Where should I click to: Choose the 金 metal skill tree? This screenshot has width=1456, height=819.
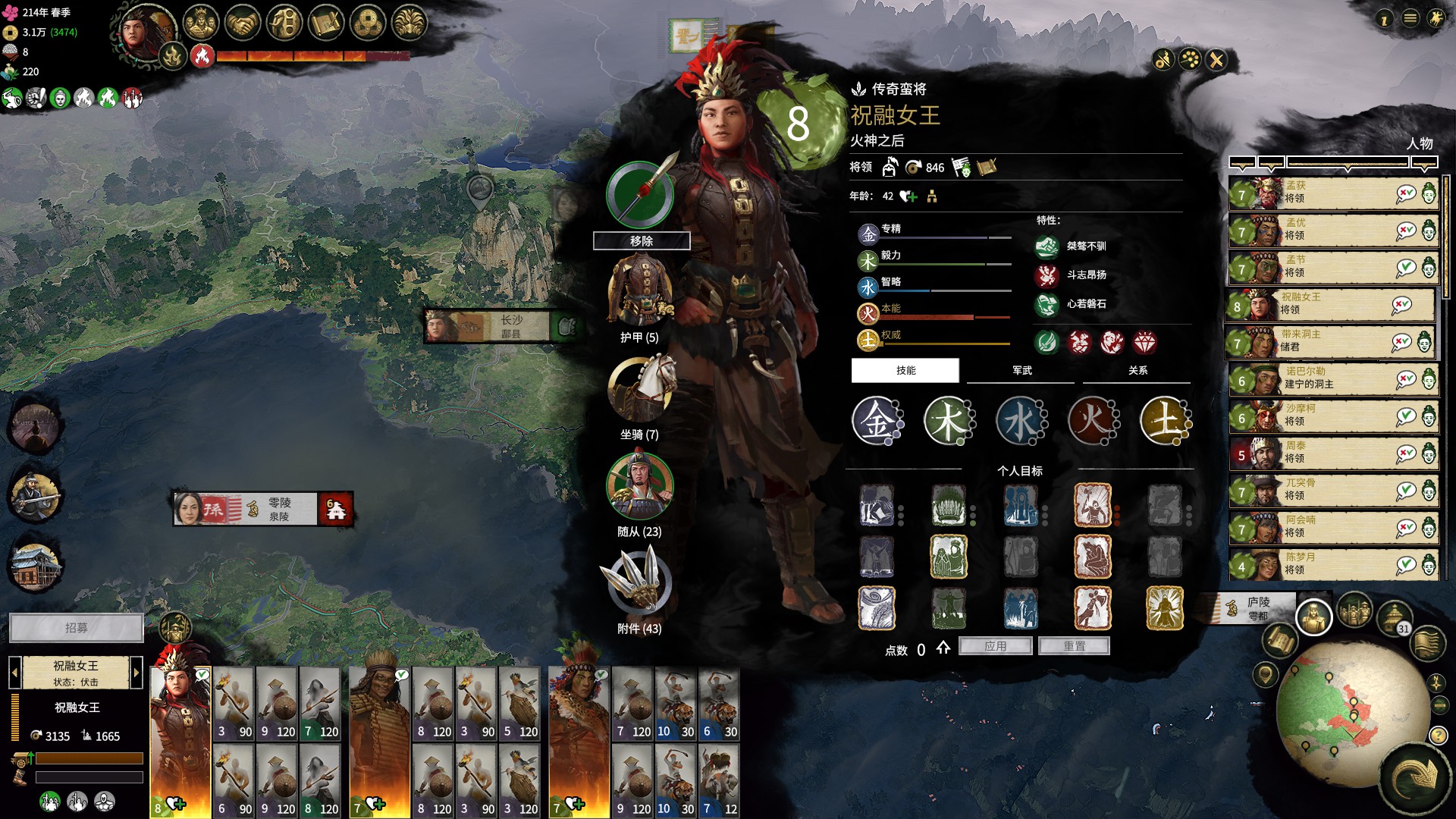point(876,421)
